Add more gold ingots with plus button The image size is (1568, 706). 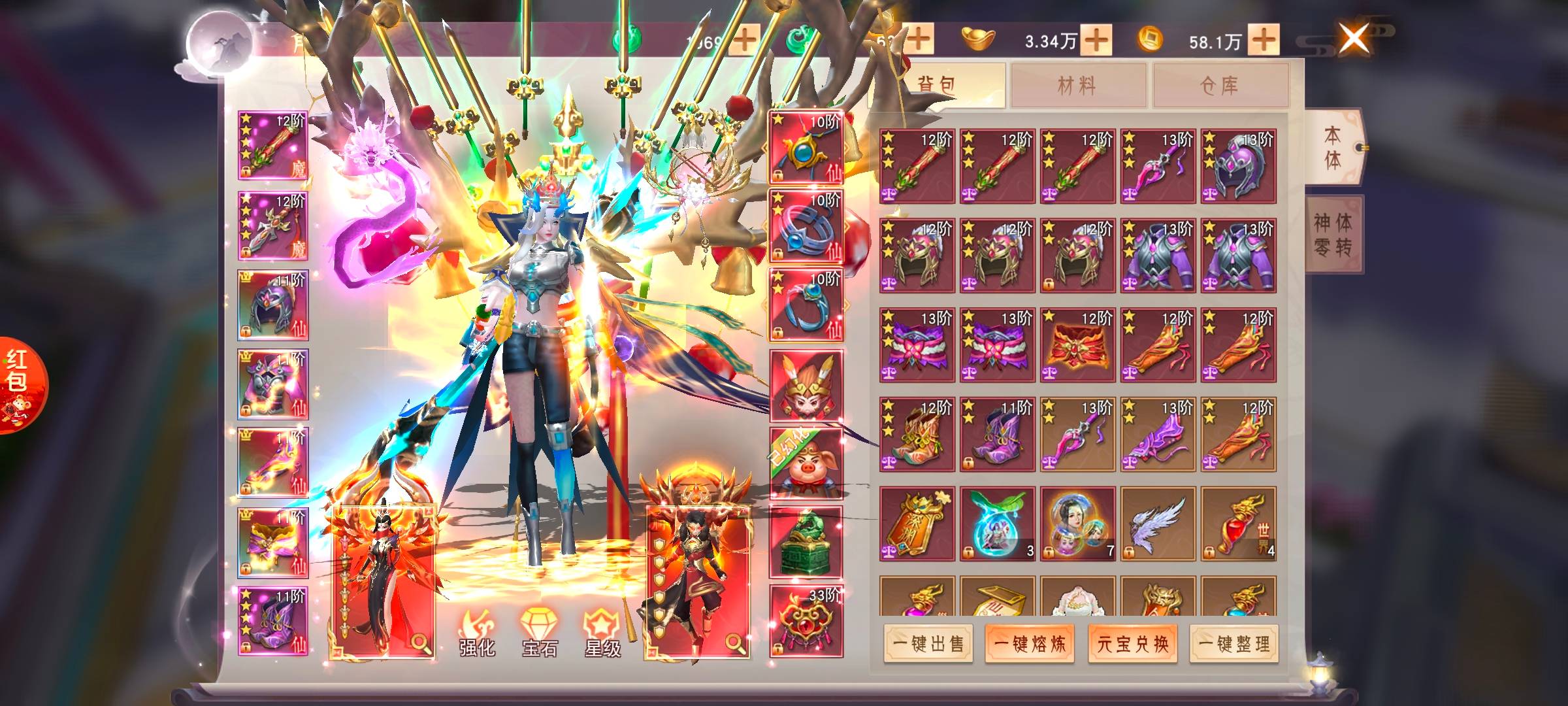point(1096,41)
